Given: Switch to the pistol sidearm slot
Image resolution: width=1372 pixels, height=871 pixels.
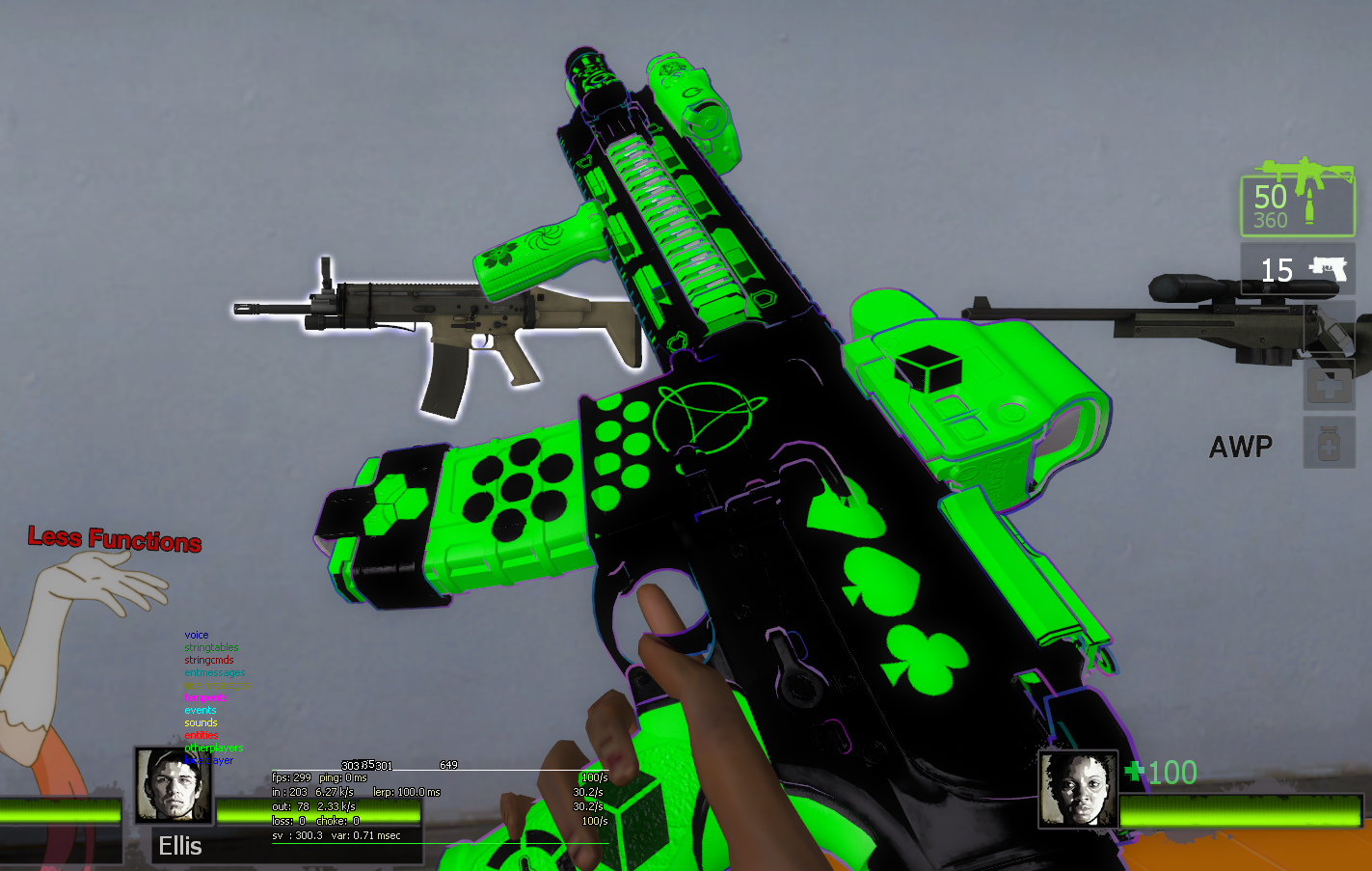Looking at the screenshot, I should coord(1297,269).
